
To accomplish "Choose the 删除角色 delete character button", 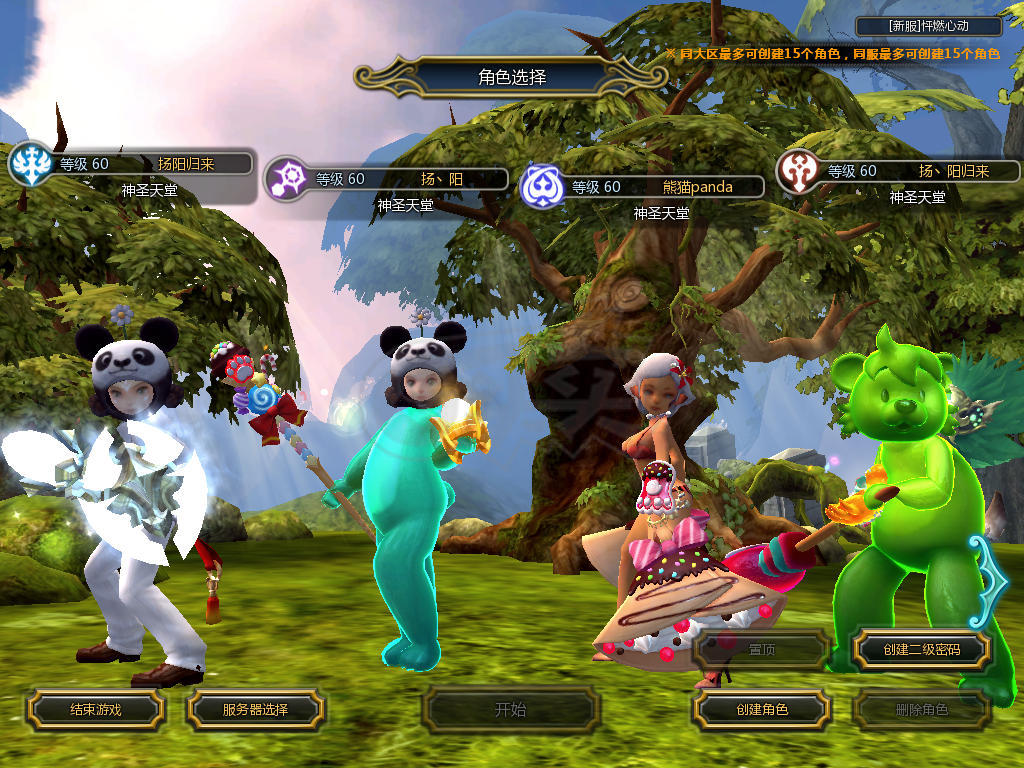I will tap(921, 710).
